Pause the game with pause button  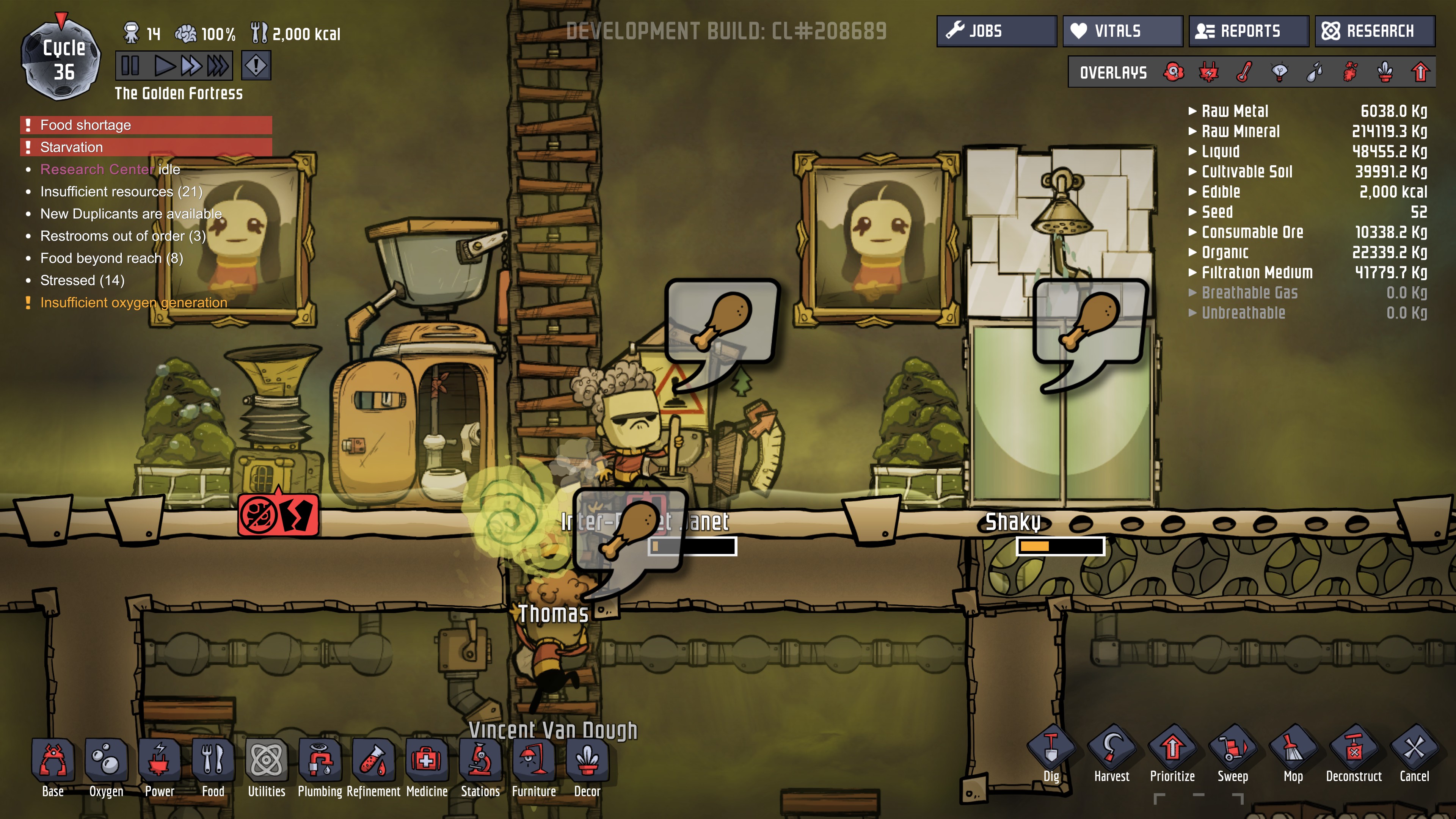(x=130, y=66)
